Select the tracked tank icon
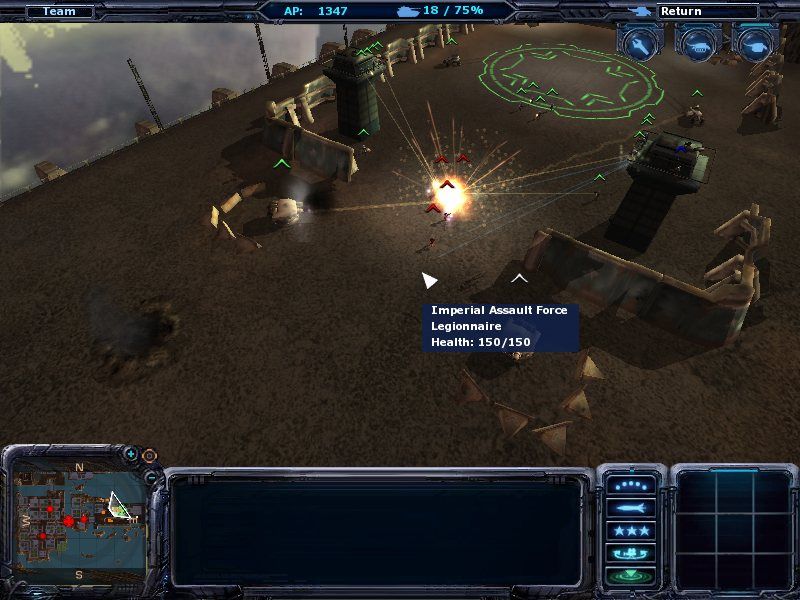The height and width of the screenshot is (600, 800). coord(698,42)
